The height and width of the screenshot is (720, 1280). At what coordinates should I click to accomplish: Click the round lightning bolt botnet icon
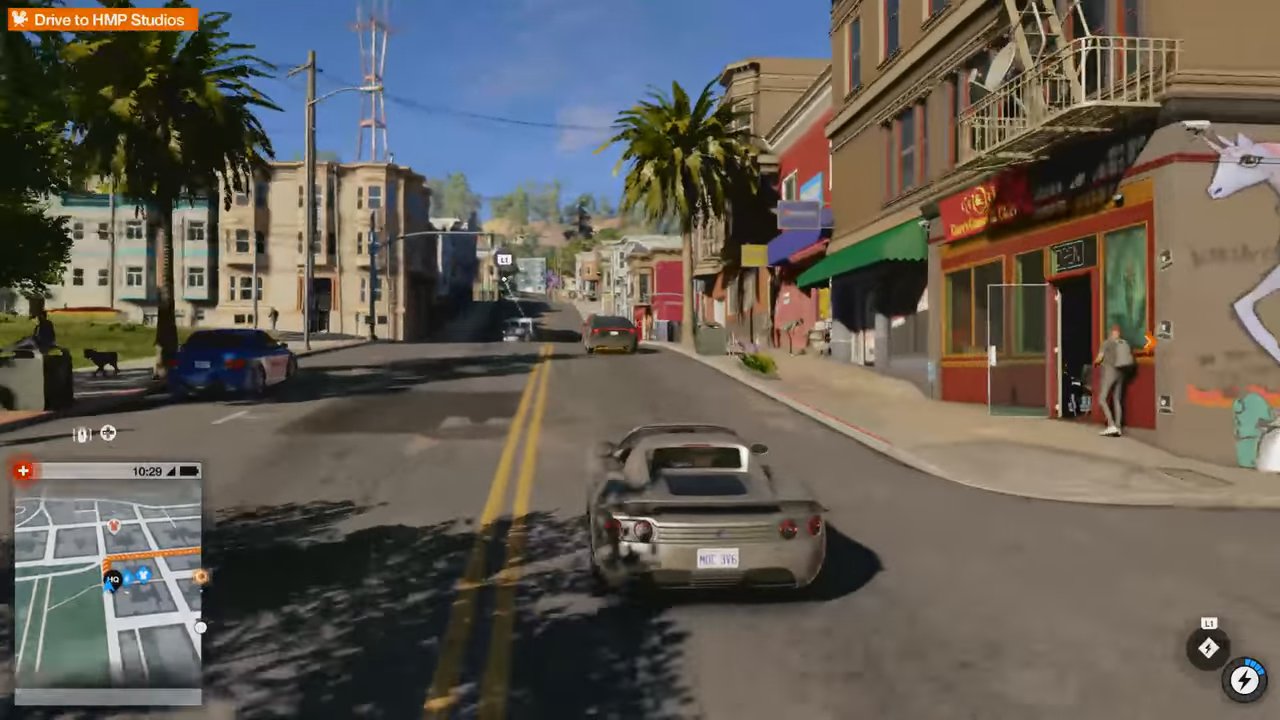click(1244, 680)
